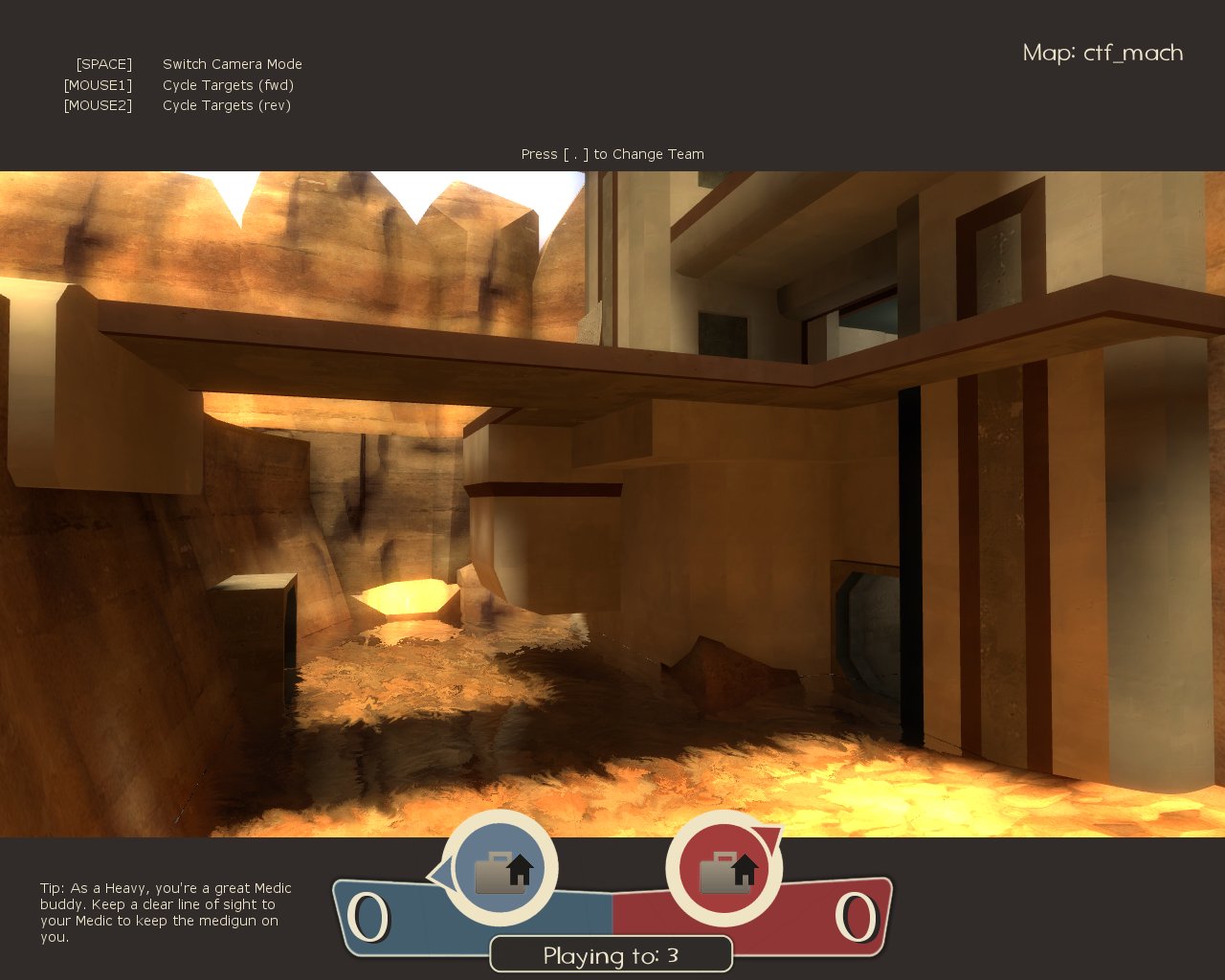This screenshot has width=1225, height=980.
Task: Click the RED team intelligence briefcase icon
Action: 724,870
